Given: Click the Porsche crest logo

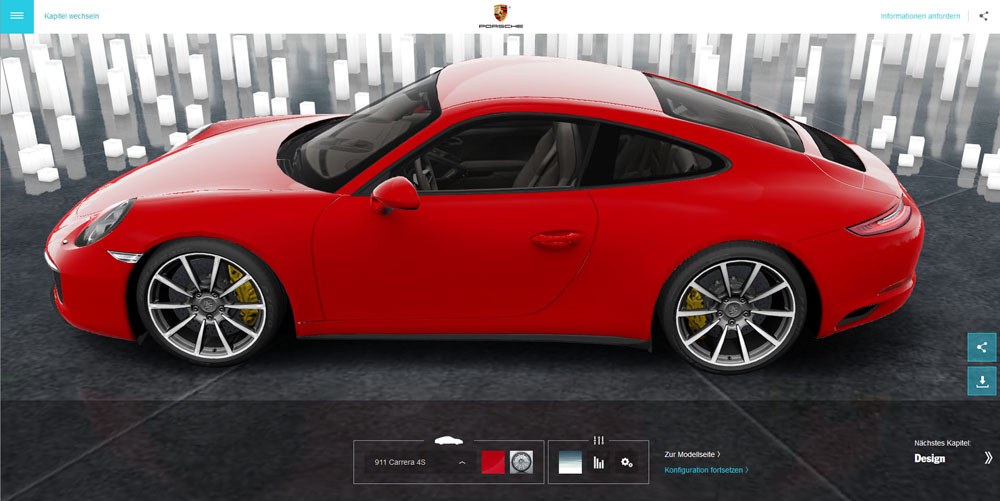Looking at the screenshot, I should tap(500, 16).
